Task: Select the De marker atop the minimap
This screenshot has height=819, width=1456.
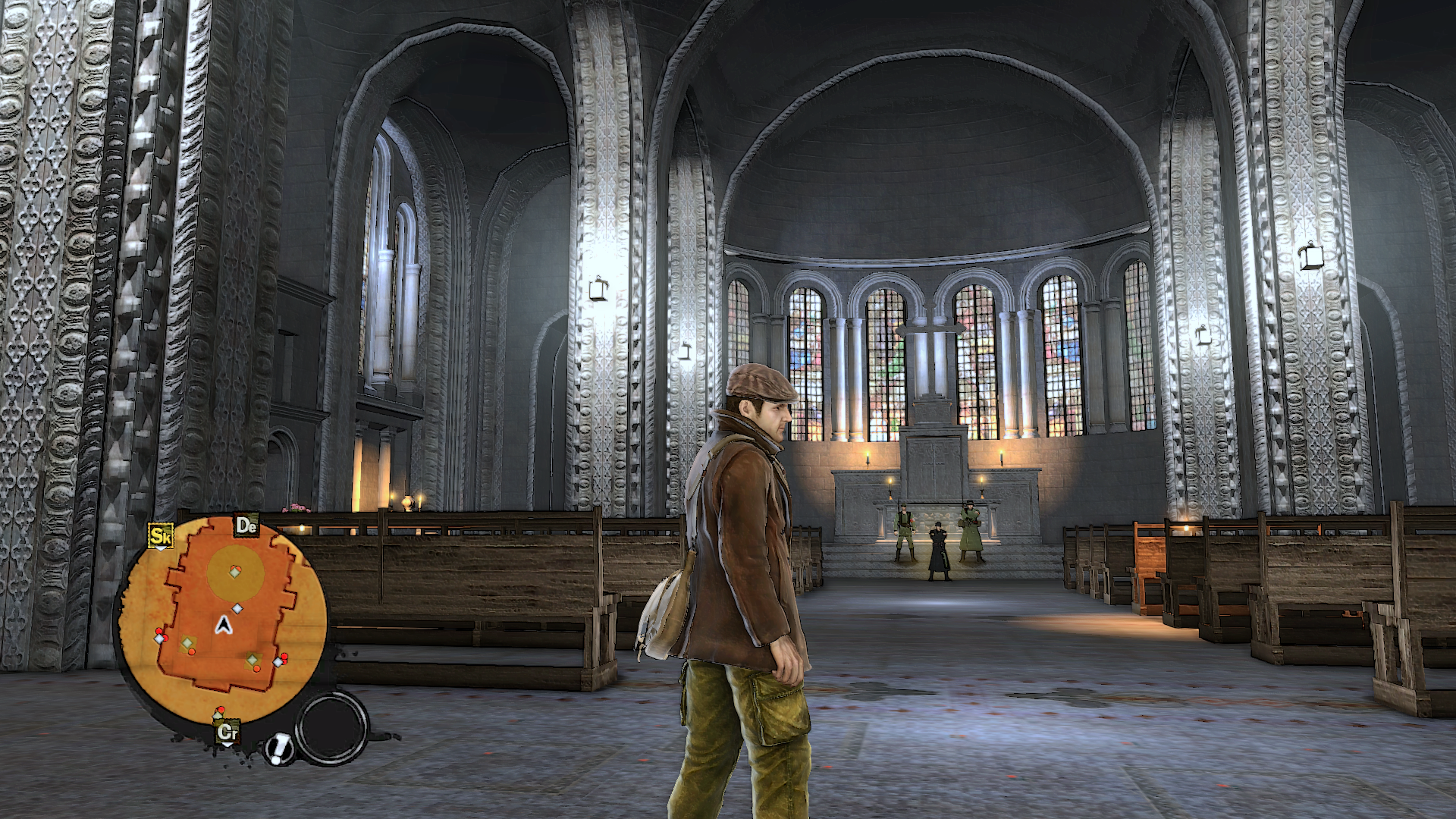Action: (246, 526)
